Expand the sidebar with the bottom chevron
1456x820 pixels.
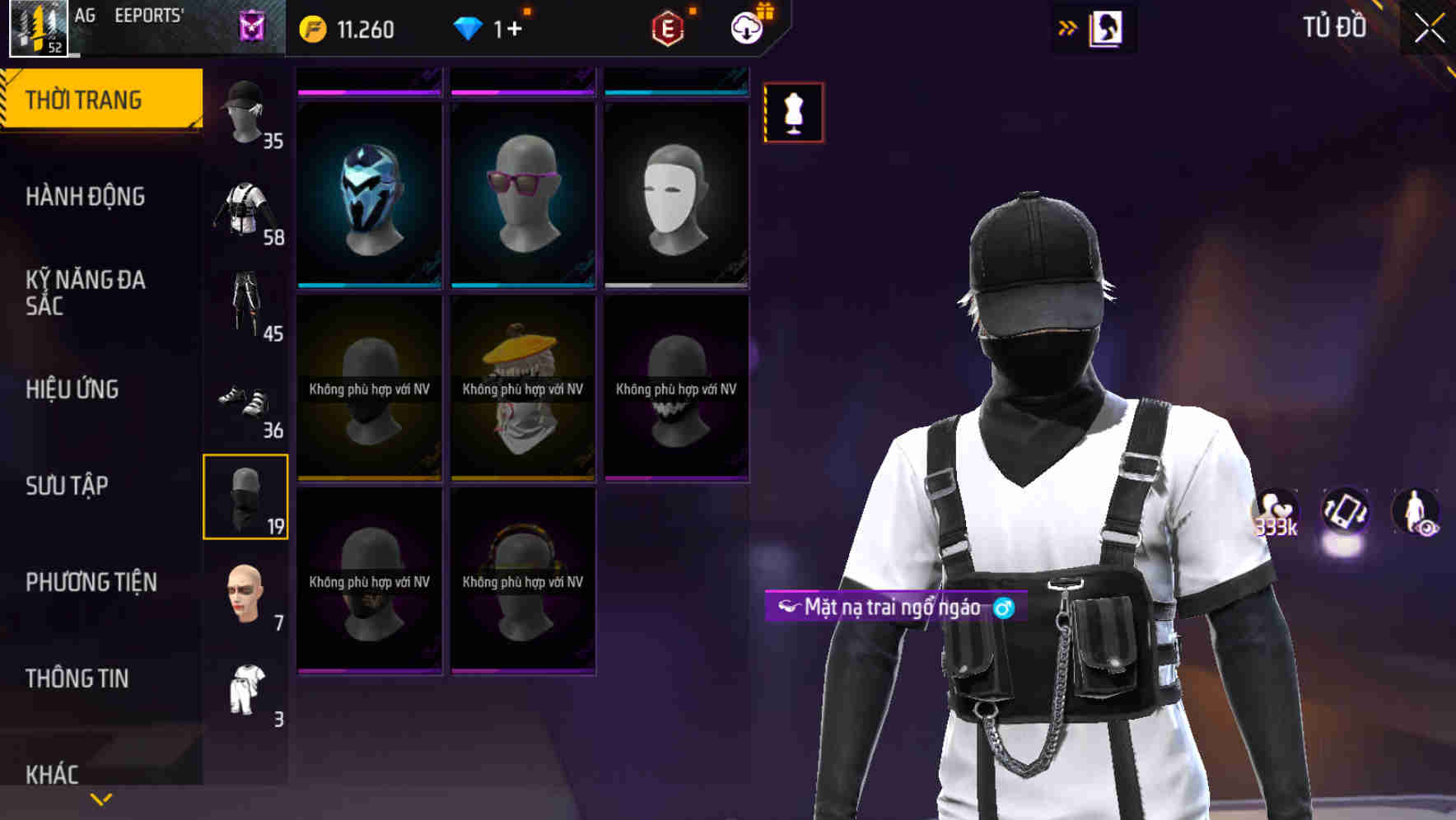(x=100, y=798)
